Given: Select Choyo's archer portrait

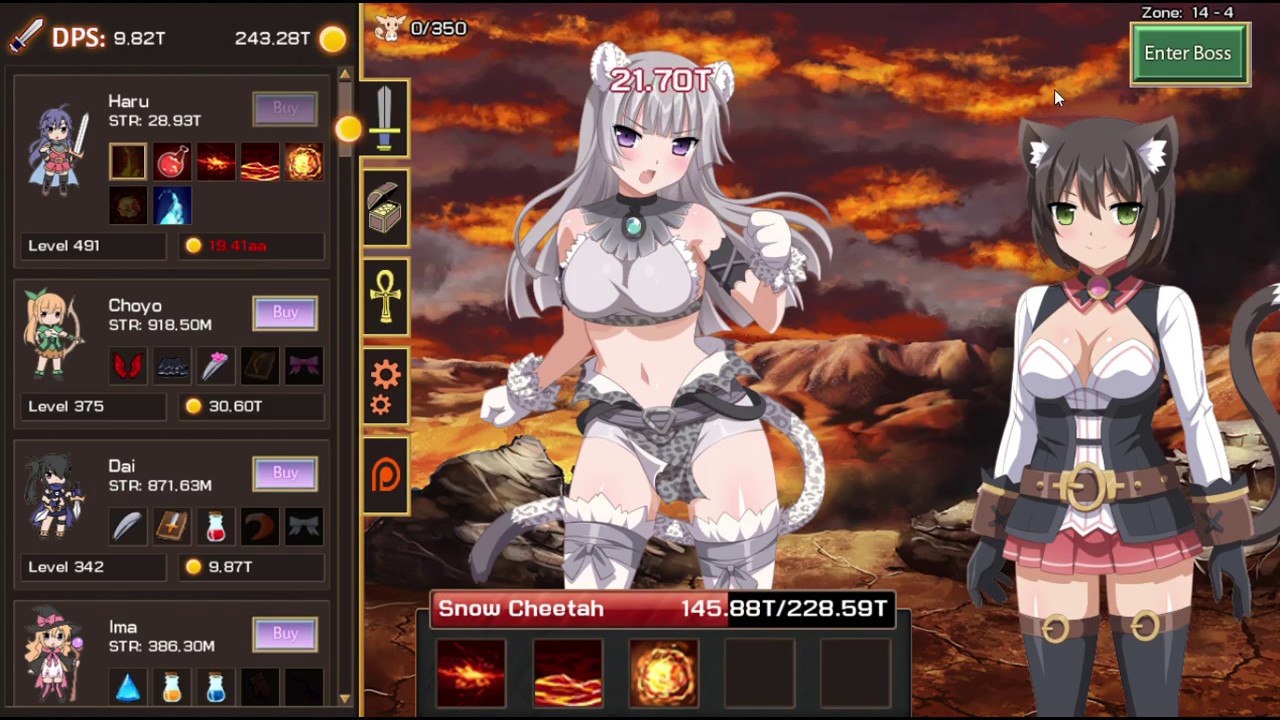Looking at the screenshot, I should tap(55, 335).
